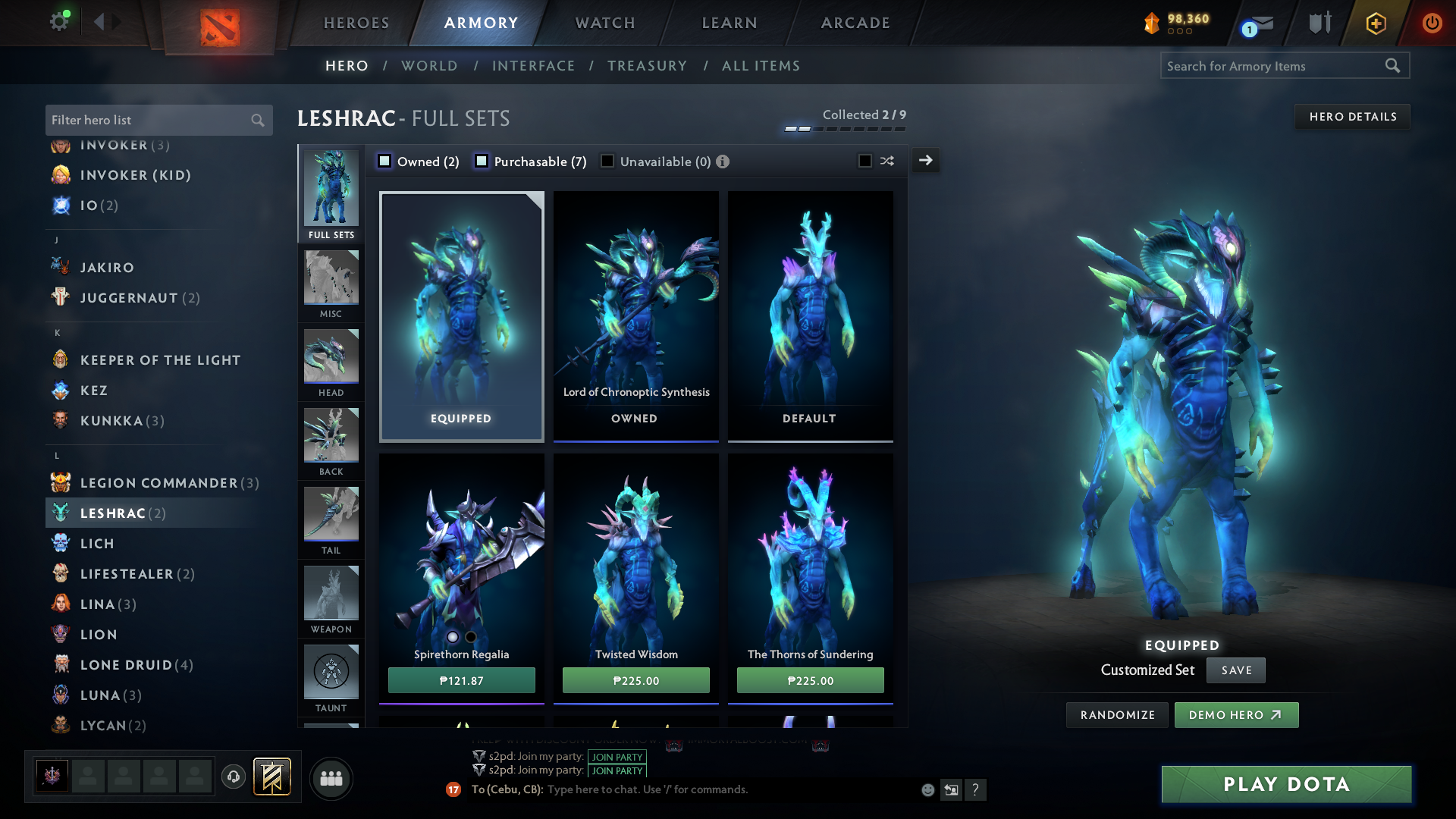
Task: Save the Customized Set
Action: [x=1236, y=670]
